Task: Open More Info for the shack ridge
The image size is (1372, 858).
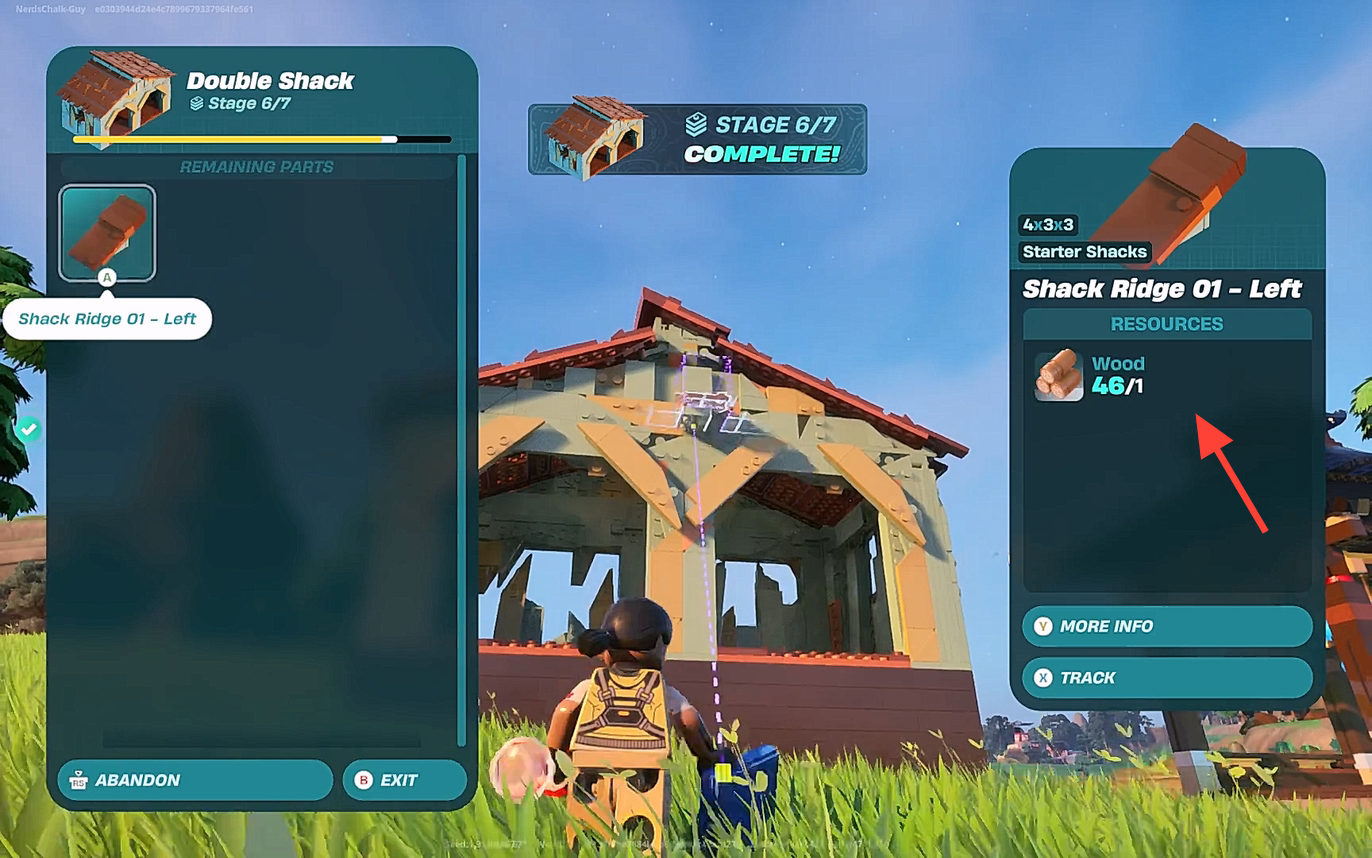Action: (1166, 626)
